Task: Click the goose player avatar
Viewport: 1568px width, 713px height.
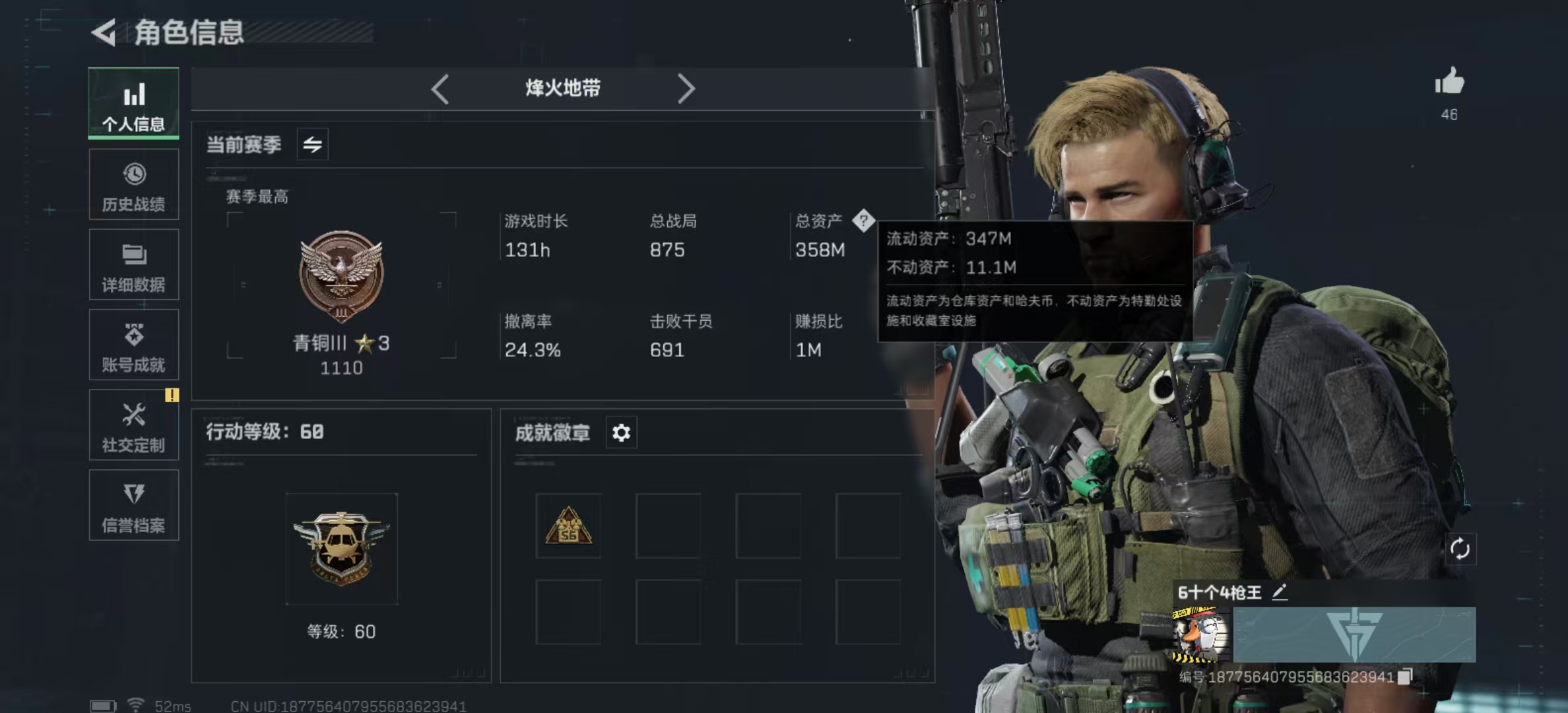Action: click(1200, 635)
